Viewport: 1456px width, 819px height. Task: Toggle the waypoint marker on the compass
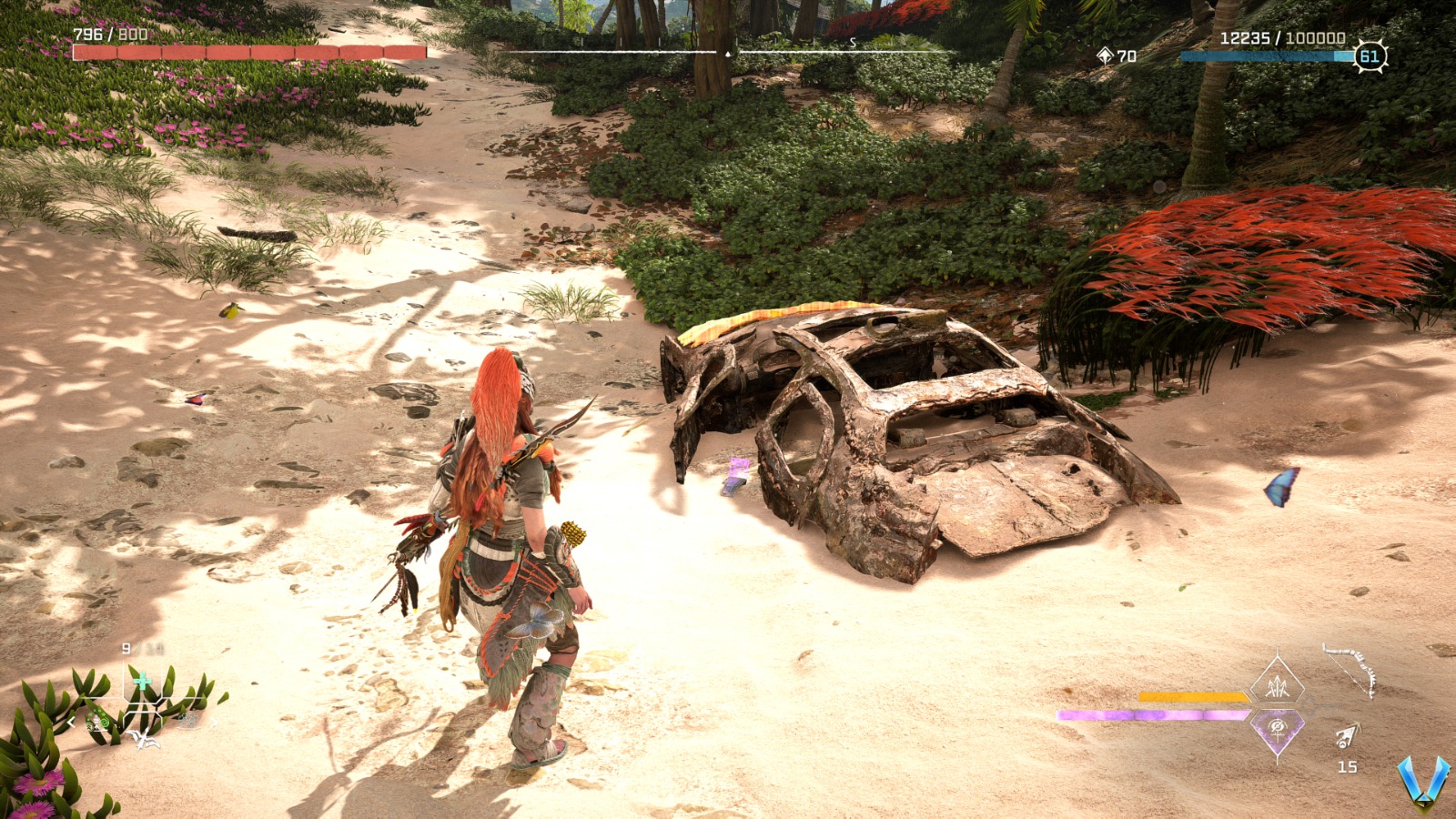tap(728, 55)
